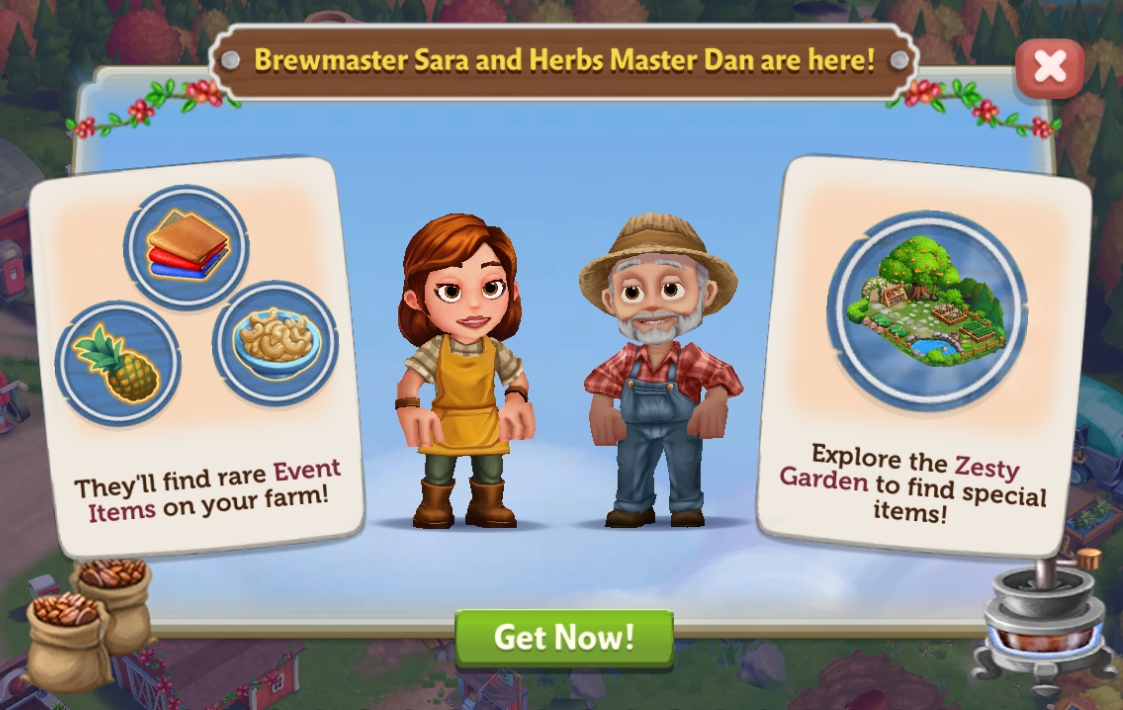Select the pineapple event item icon
1123x710 pixels.
click(118, 364)
